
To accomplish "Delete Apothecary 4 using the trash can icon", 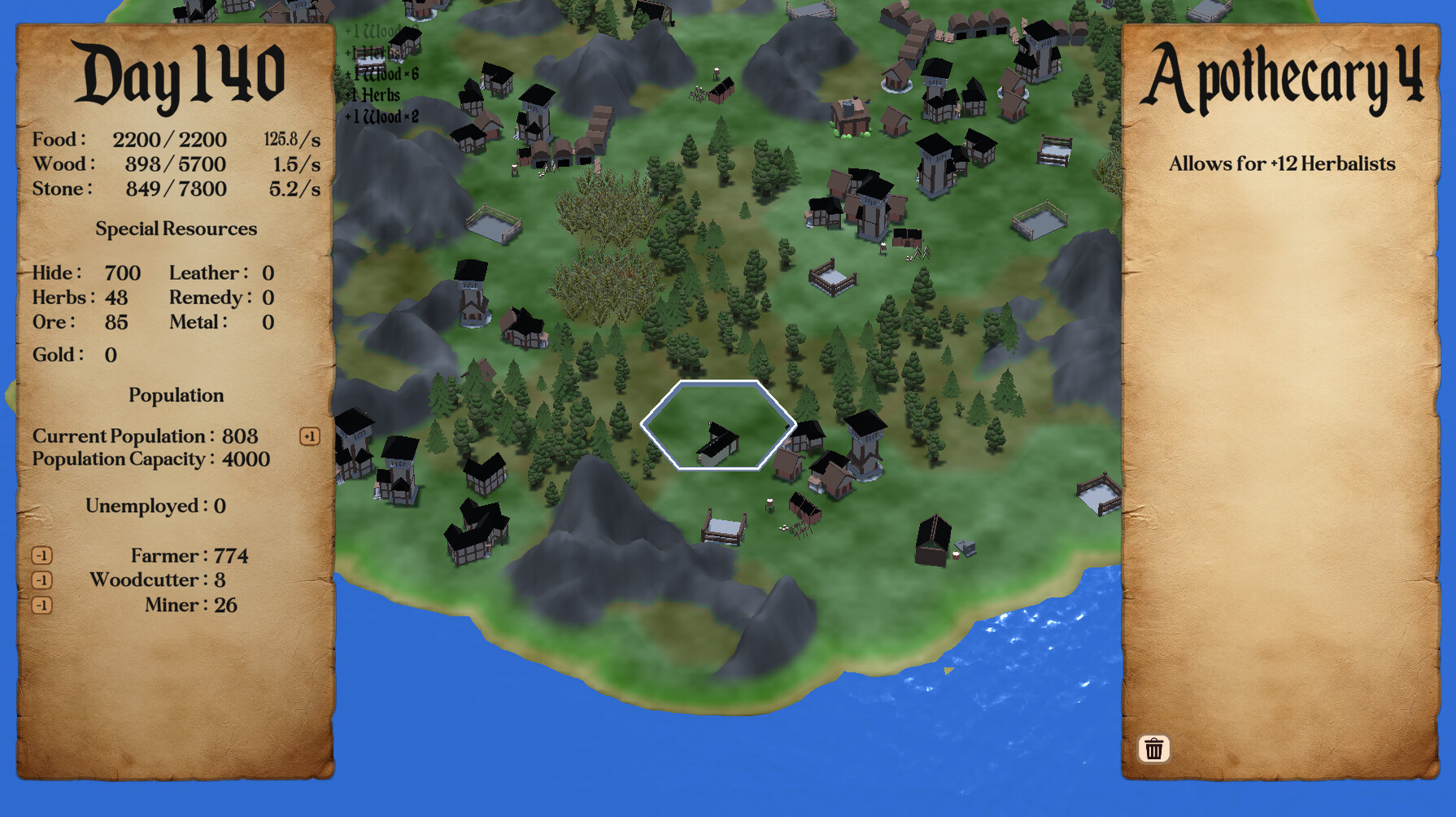I will [x=1154, y=748].
